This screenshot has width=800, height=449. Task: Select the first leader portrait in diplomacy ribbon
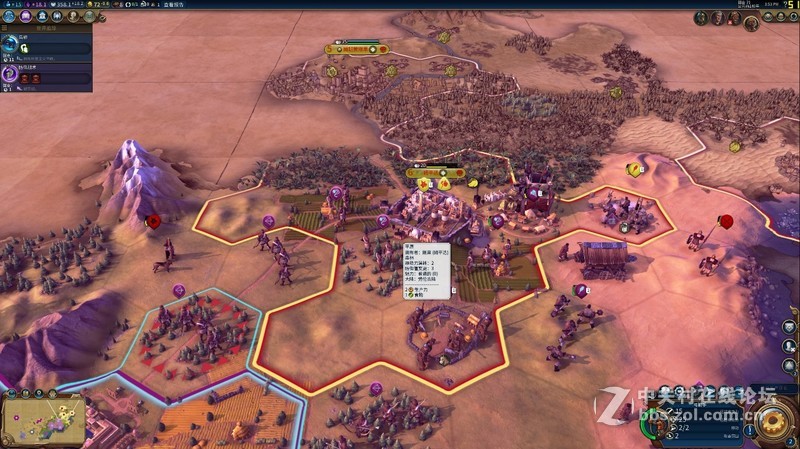pos(702,18)
